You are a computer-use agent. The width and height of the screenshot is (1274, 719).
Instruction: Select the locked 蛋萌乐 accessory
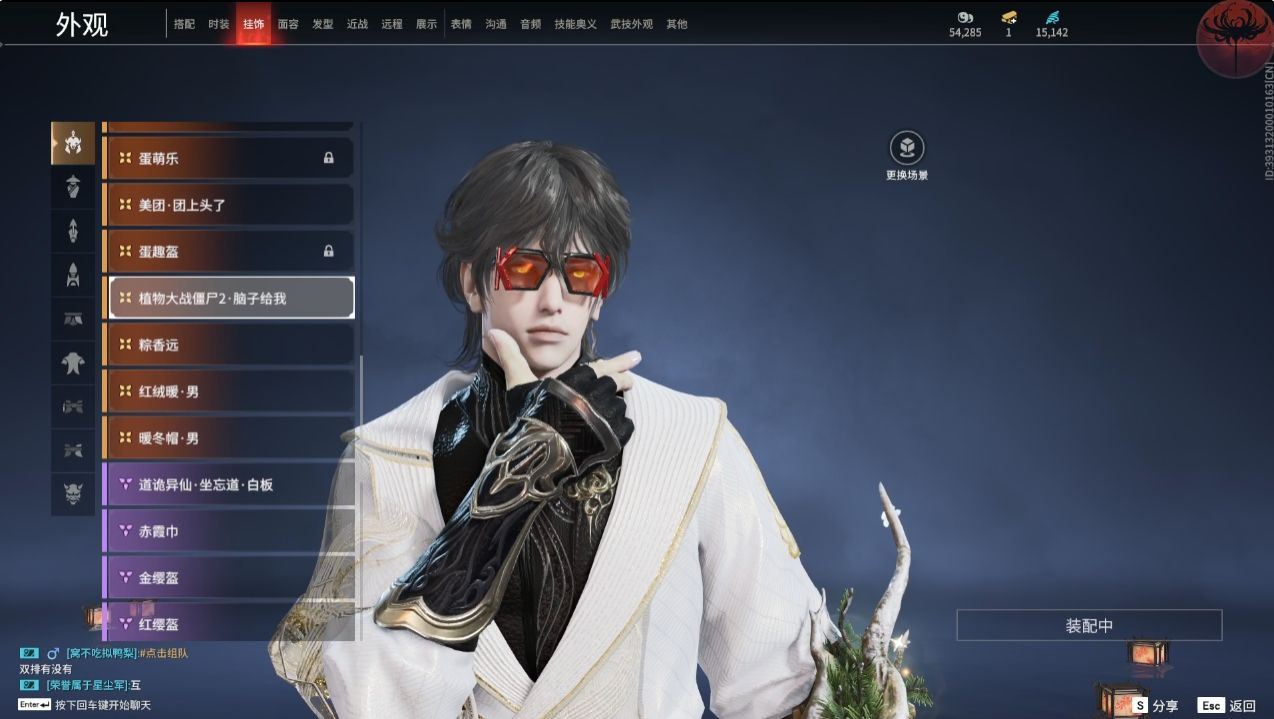tap(229, 158)
